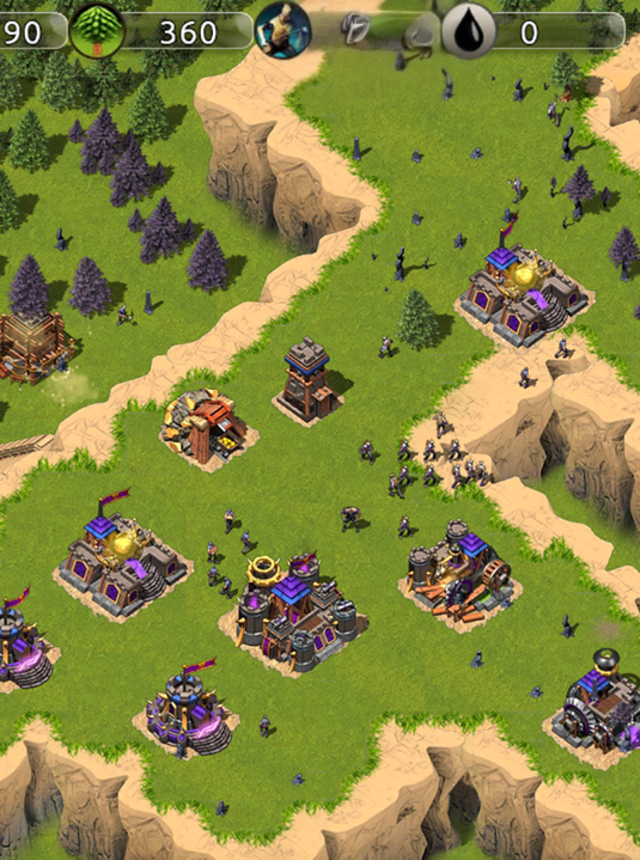Select the hero portrait icon

pos(283,28)
